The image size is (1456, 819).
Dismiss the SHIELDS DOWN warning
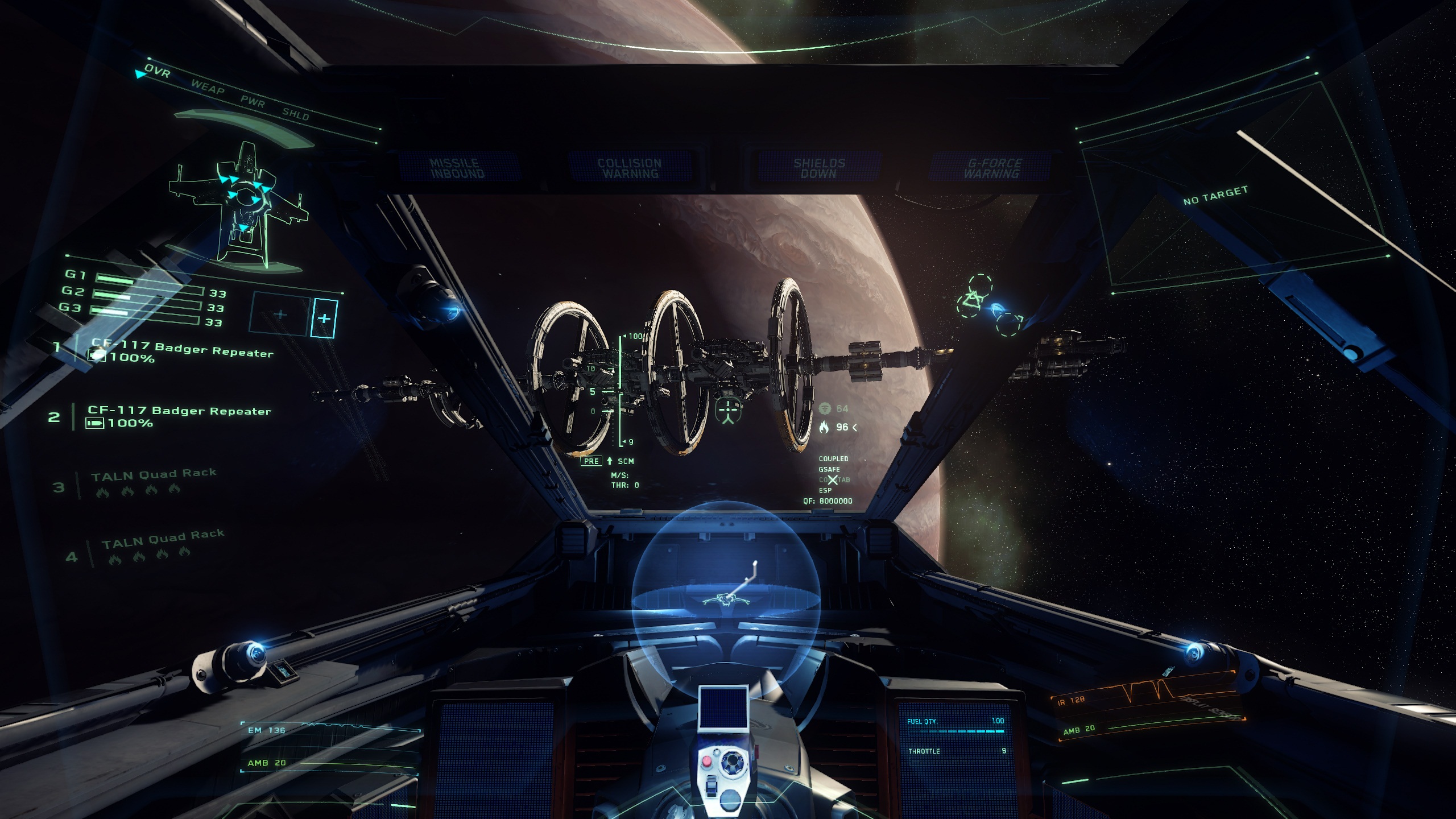[x=819, y=167]
